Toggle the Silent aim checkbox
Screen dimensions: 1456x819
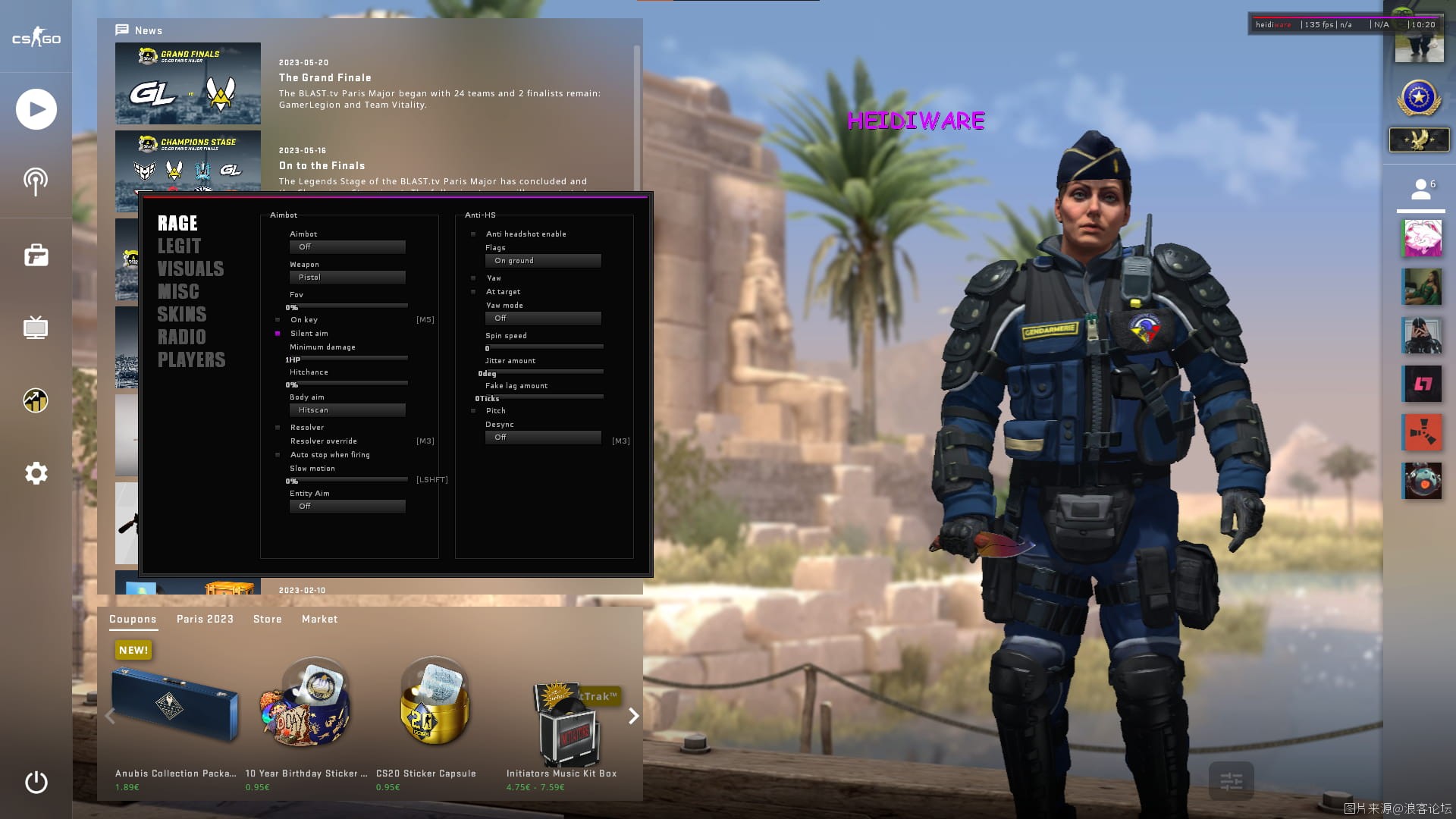(x=278, y=334)
